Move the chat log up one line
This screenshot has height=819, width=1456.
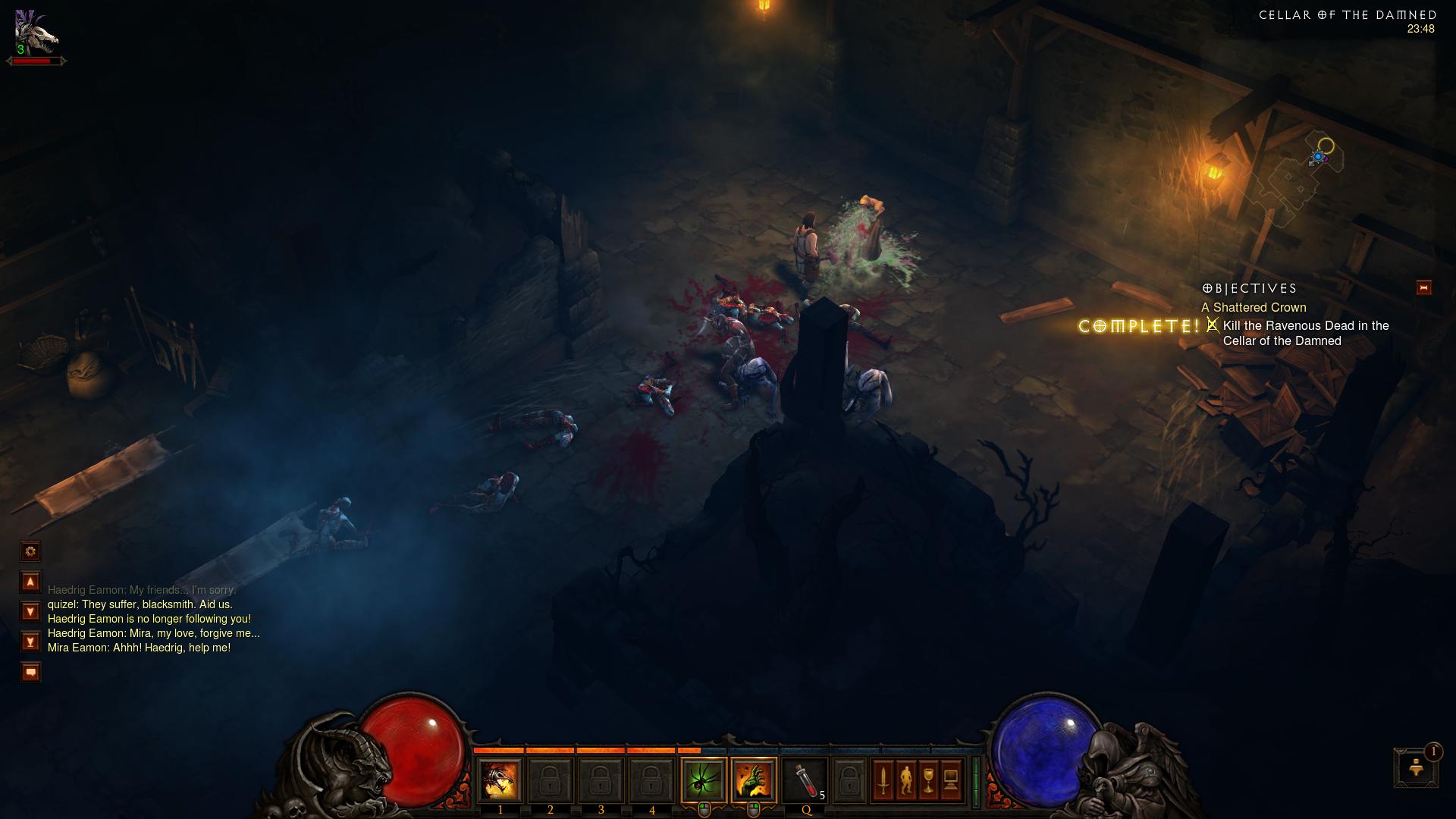(30, 582)
